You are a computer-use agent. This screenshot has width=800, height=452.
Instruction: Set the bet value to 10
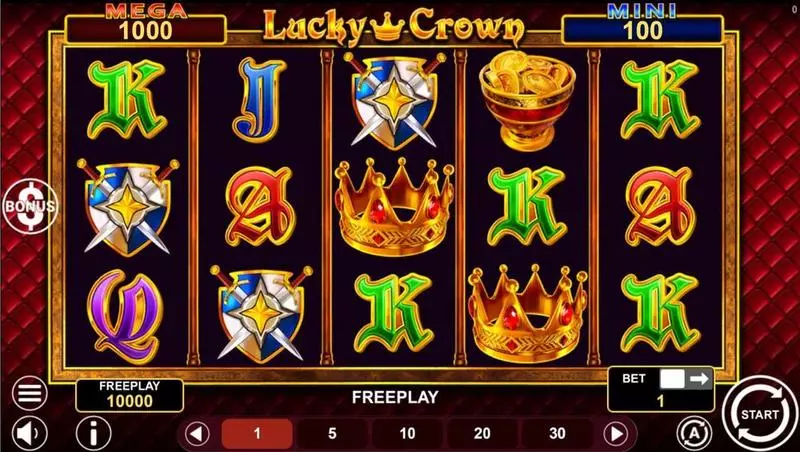pos(407,434)
